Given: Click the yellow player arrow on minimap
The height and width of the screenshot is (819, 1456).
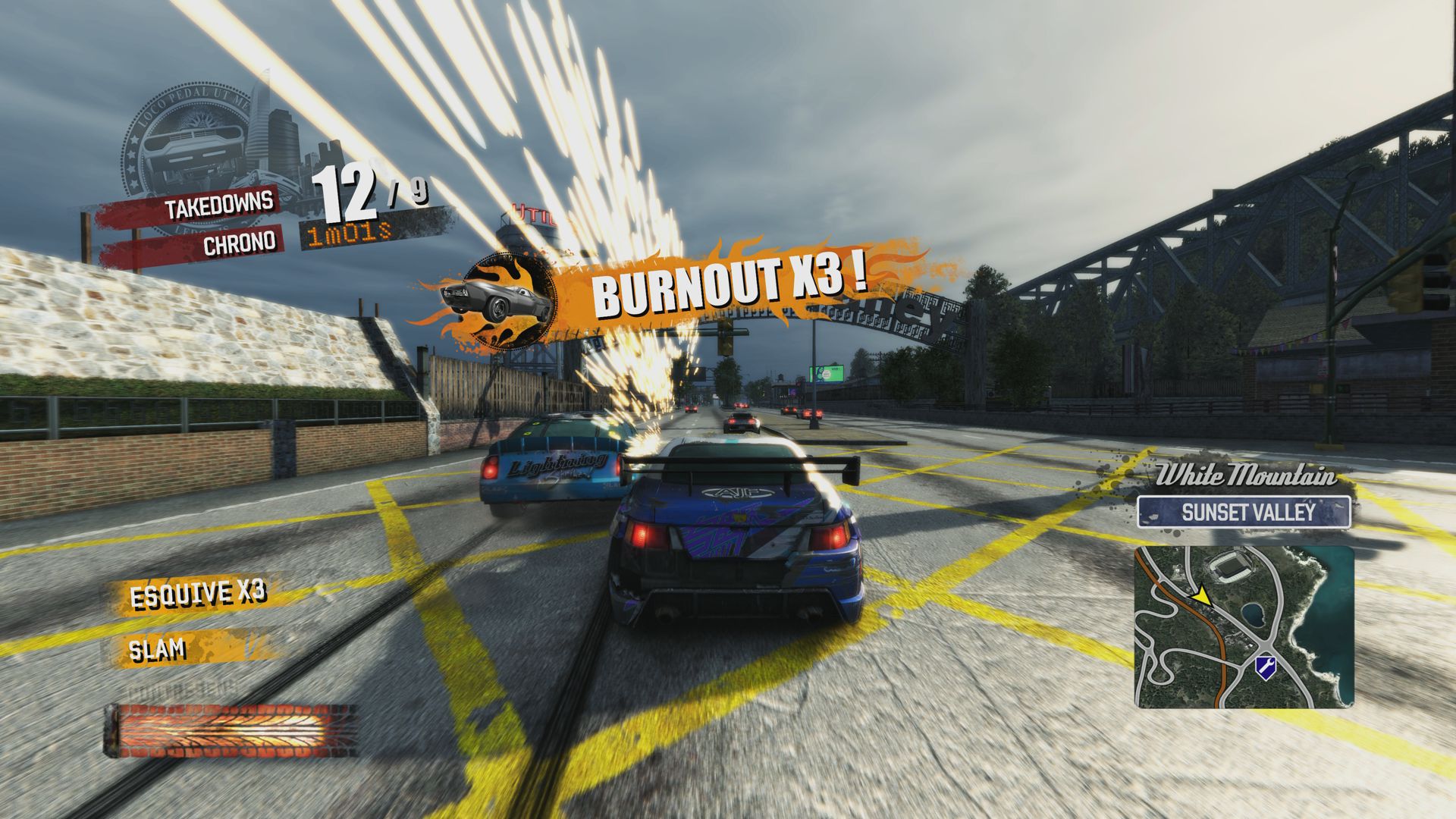Looking at the screenshot, I should (x=1200, y=597).
